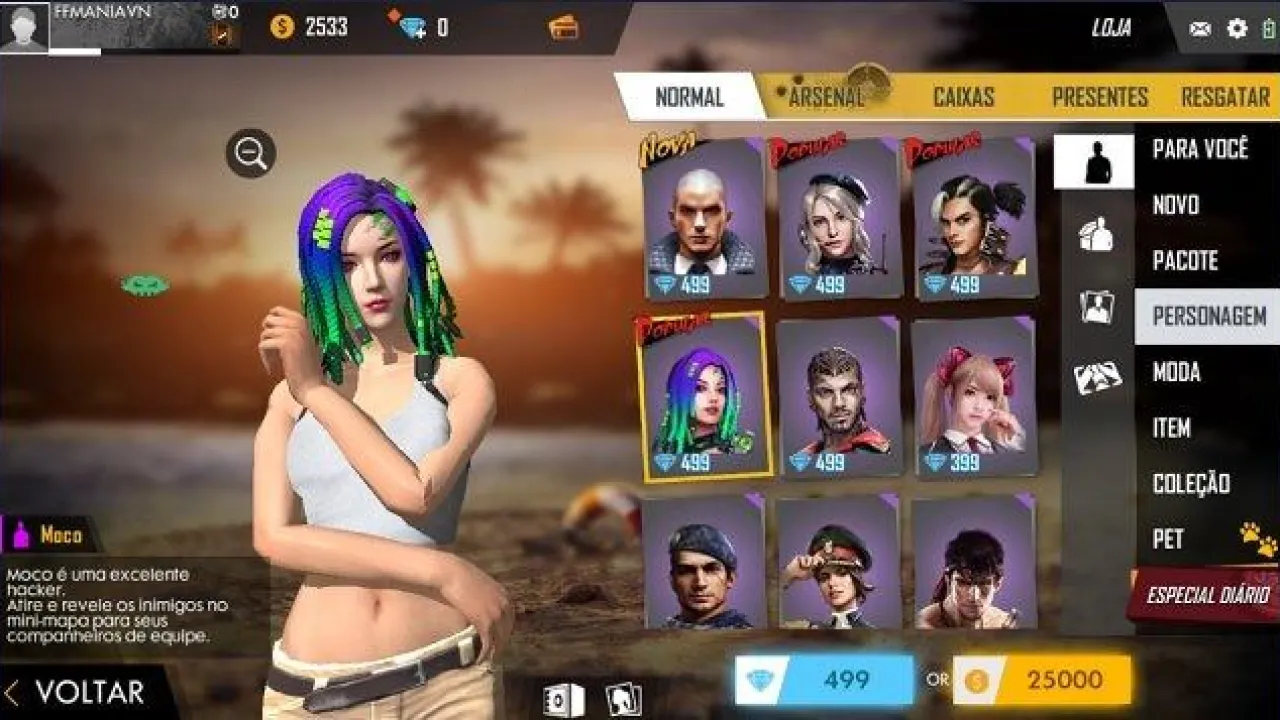
Task: Open the CAIXAS tab
Action: (963, 96)
